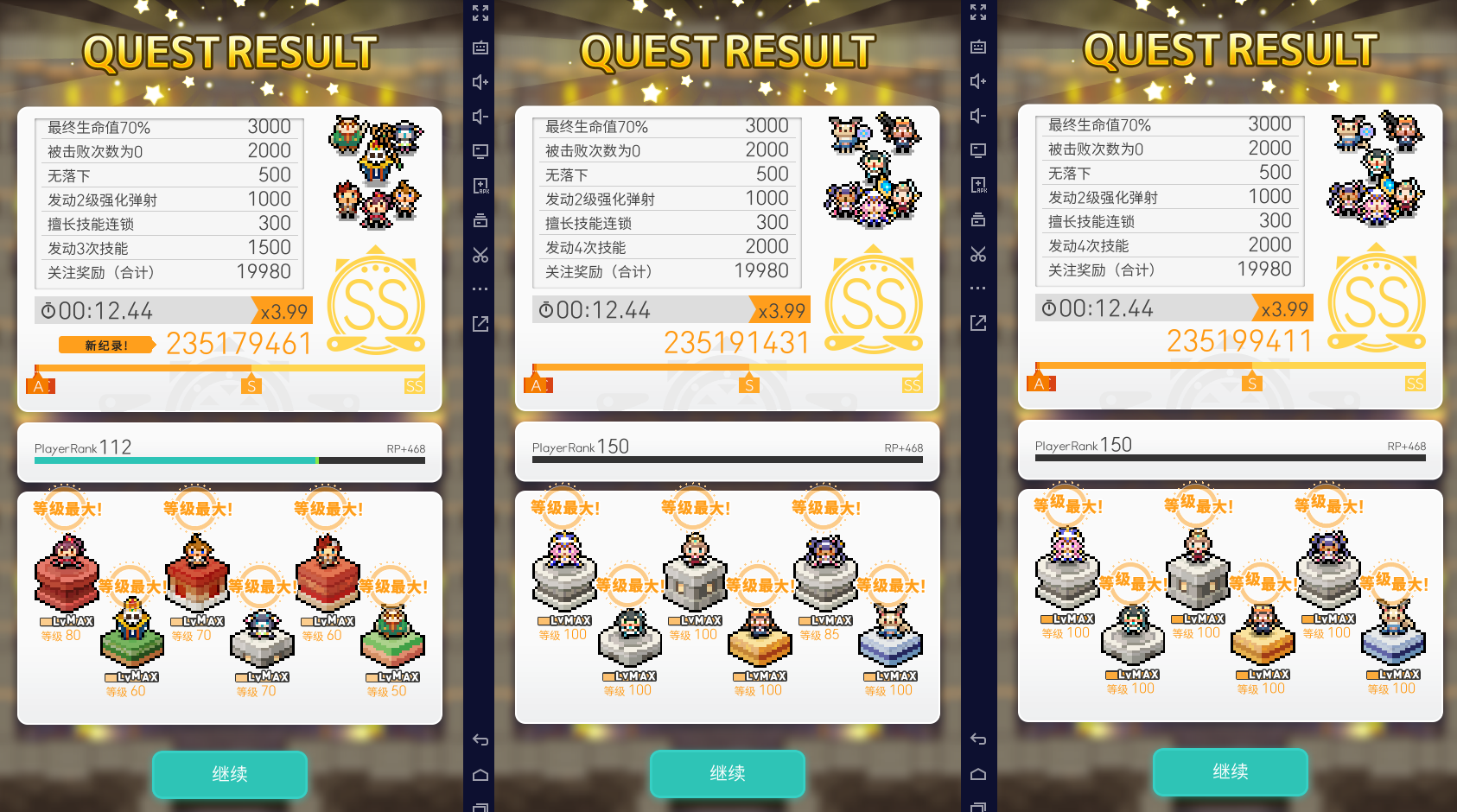Expand the more options (three dots) sidebar menu
The height and width of the screenshot is (812, 1457).
click(x=481, y=289)
